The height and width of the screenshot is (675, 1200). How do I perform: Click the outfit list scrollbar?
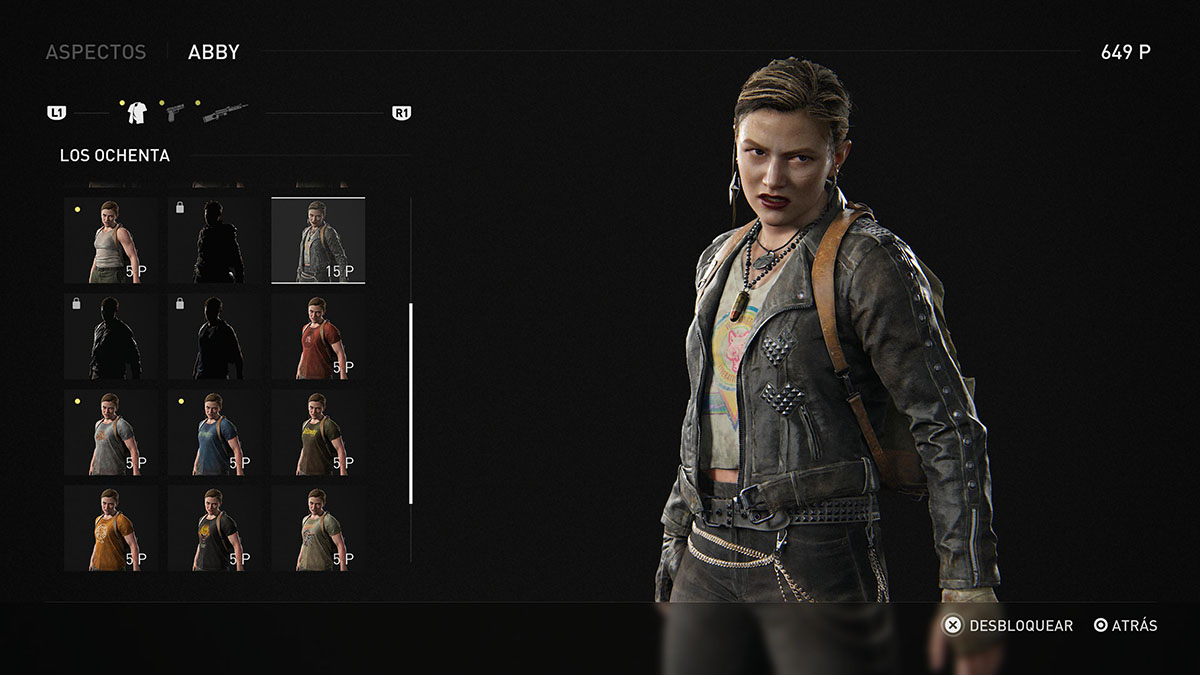tap(411, 402)
